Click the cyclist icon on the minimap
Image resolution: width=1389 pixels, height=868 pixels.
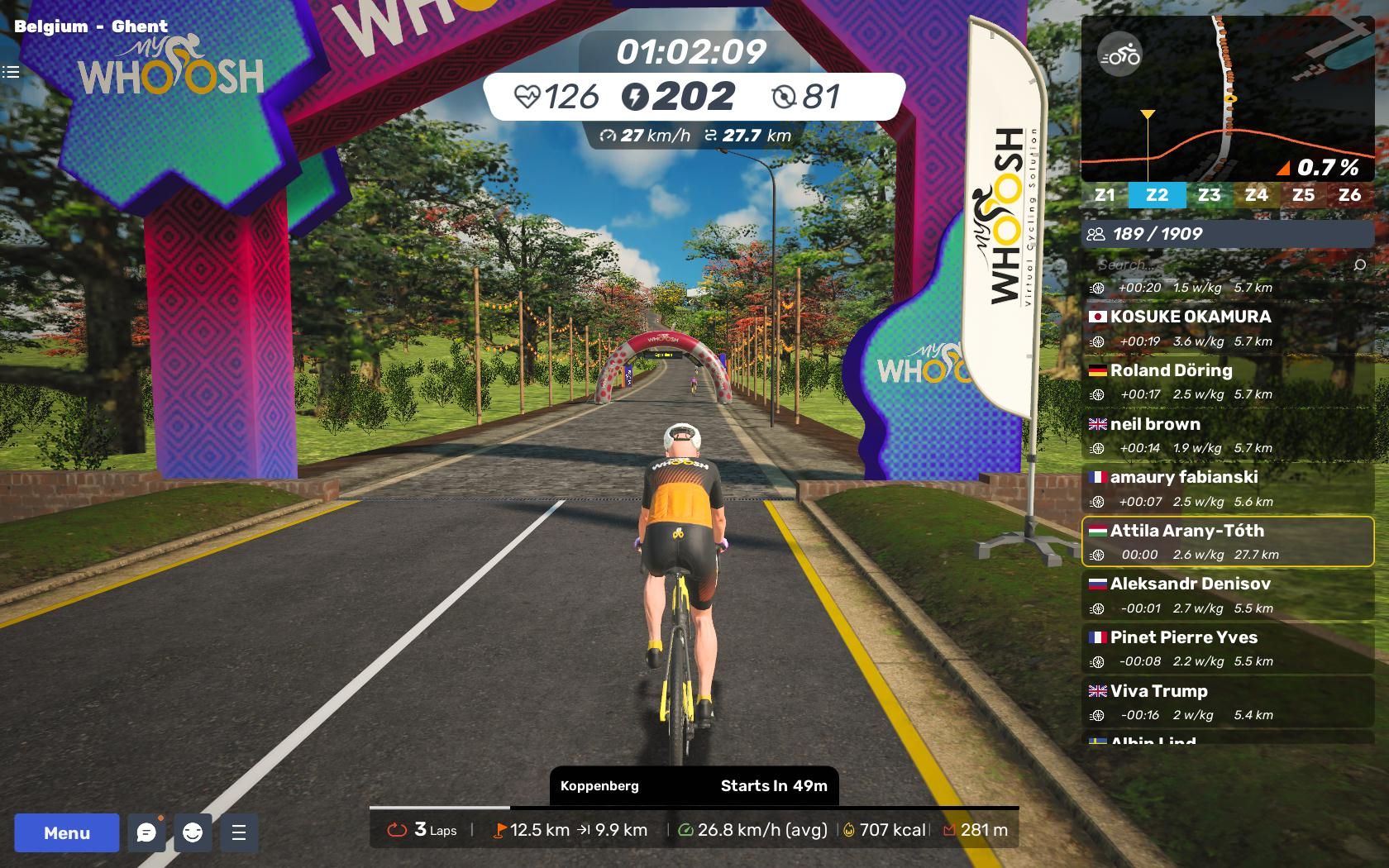pos(1119,55)
